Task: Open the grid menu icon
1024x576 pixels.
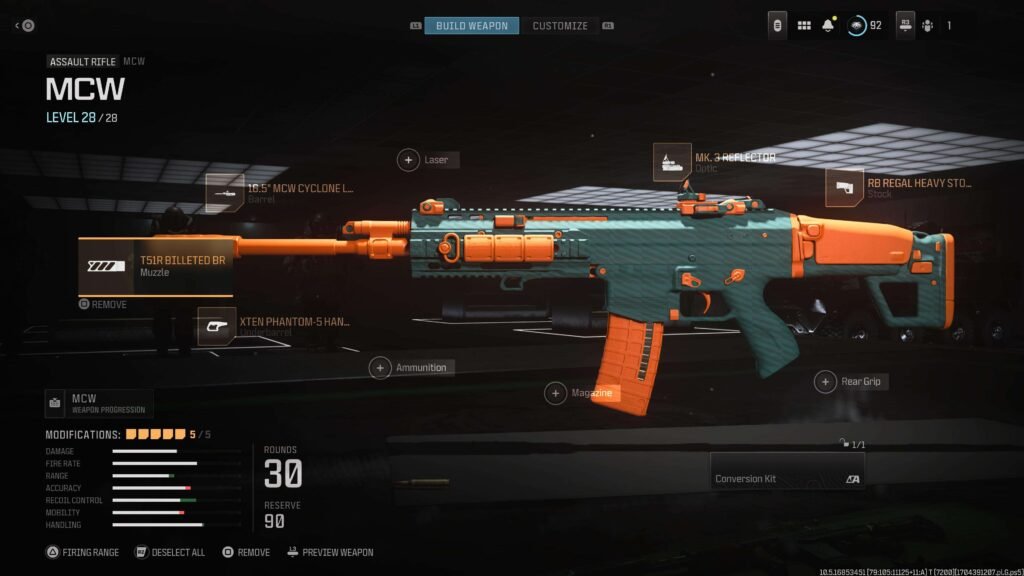Action: (x=804, y=25)
